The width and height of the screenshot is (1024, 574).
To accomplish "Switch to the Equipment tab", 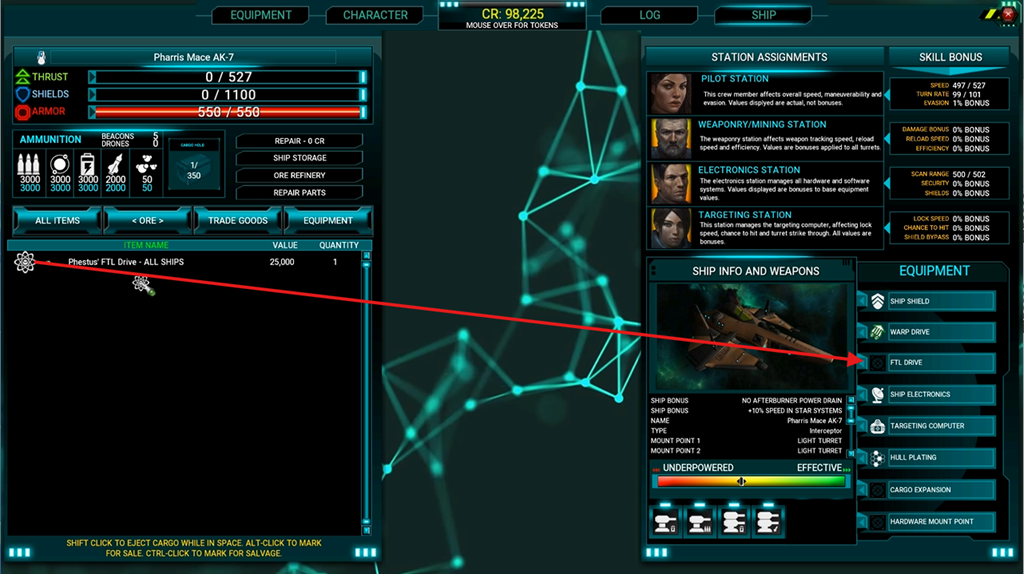I will click(261, 15).
